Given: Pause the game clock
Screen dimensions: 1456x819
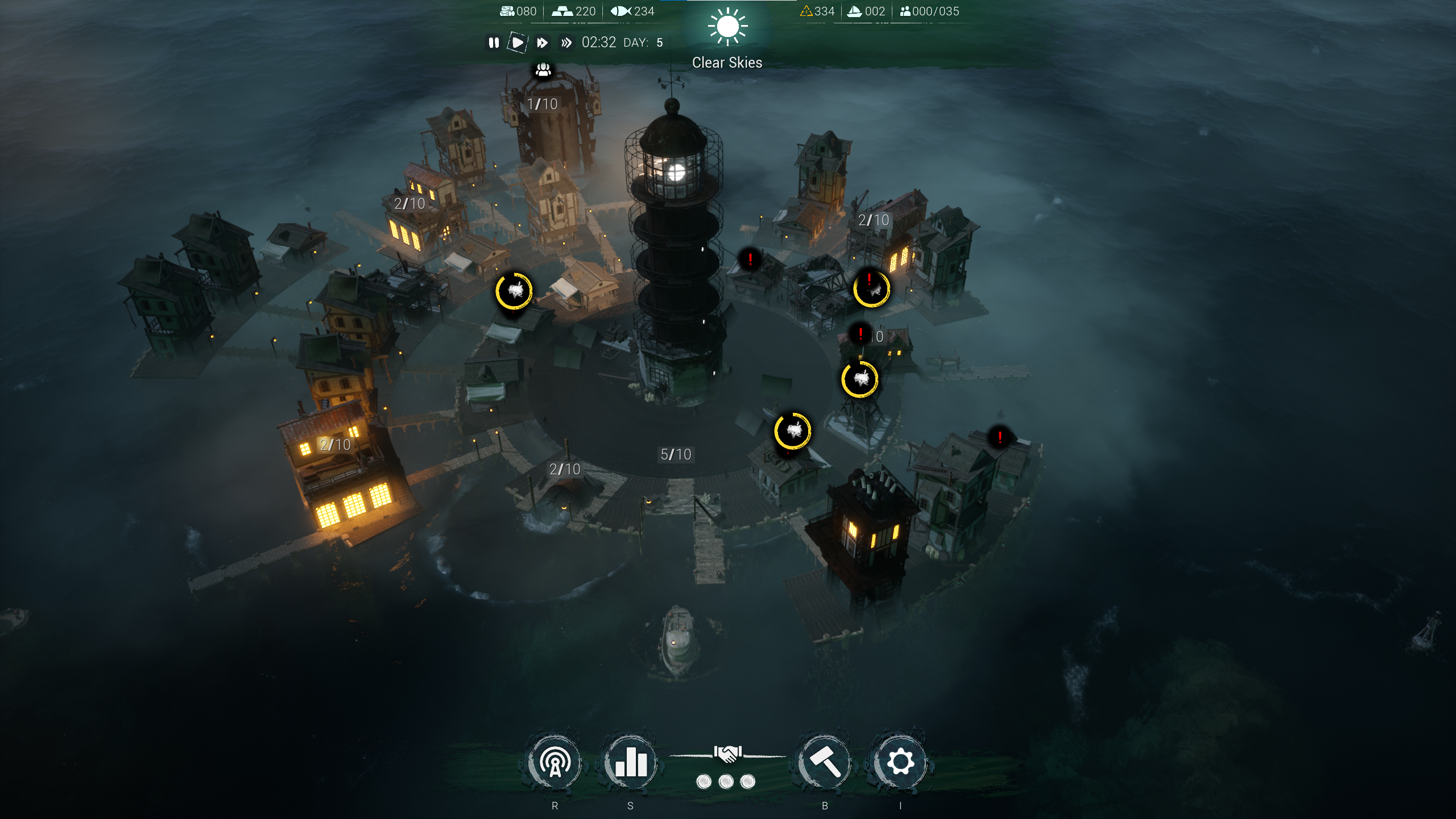Looking at the screenshot, I should (x=494, y=42).
